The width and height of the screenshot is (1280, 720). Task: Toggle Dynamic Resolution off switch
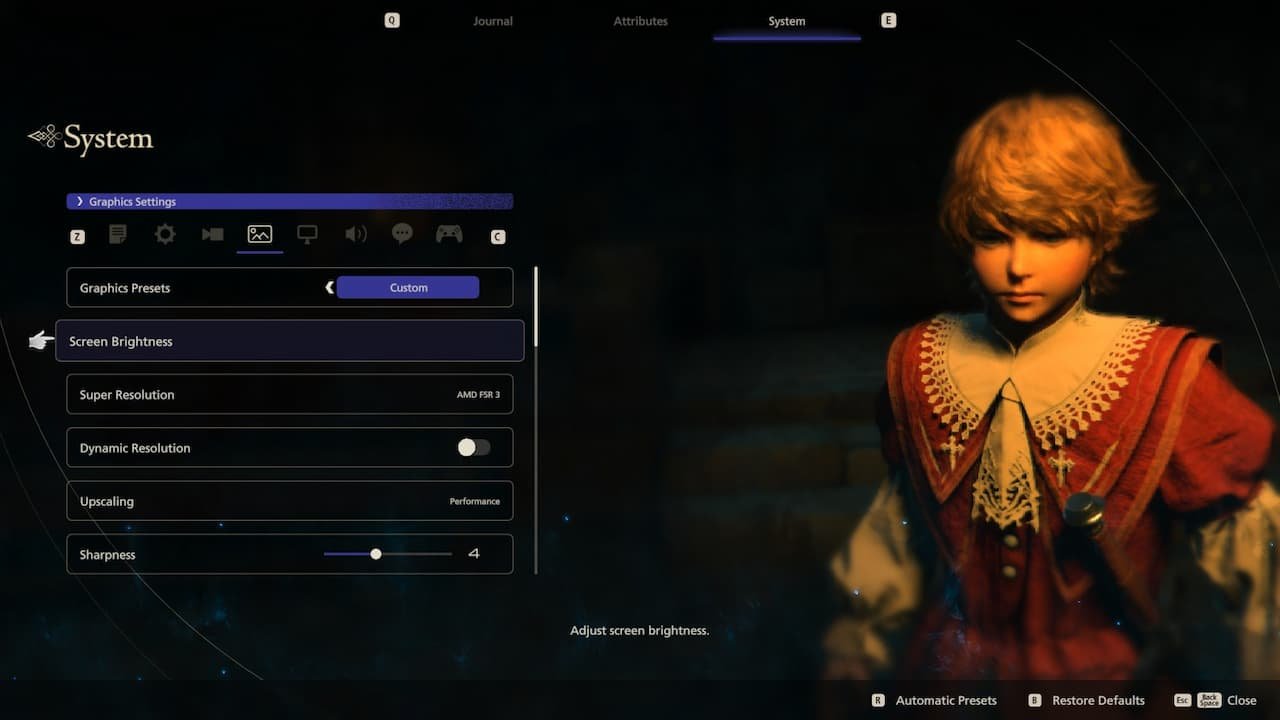(x=473, y=447)
